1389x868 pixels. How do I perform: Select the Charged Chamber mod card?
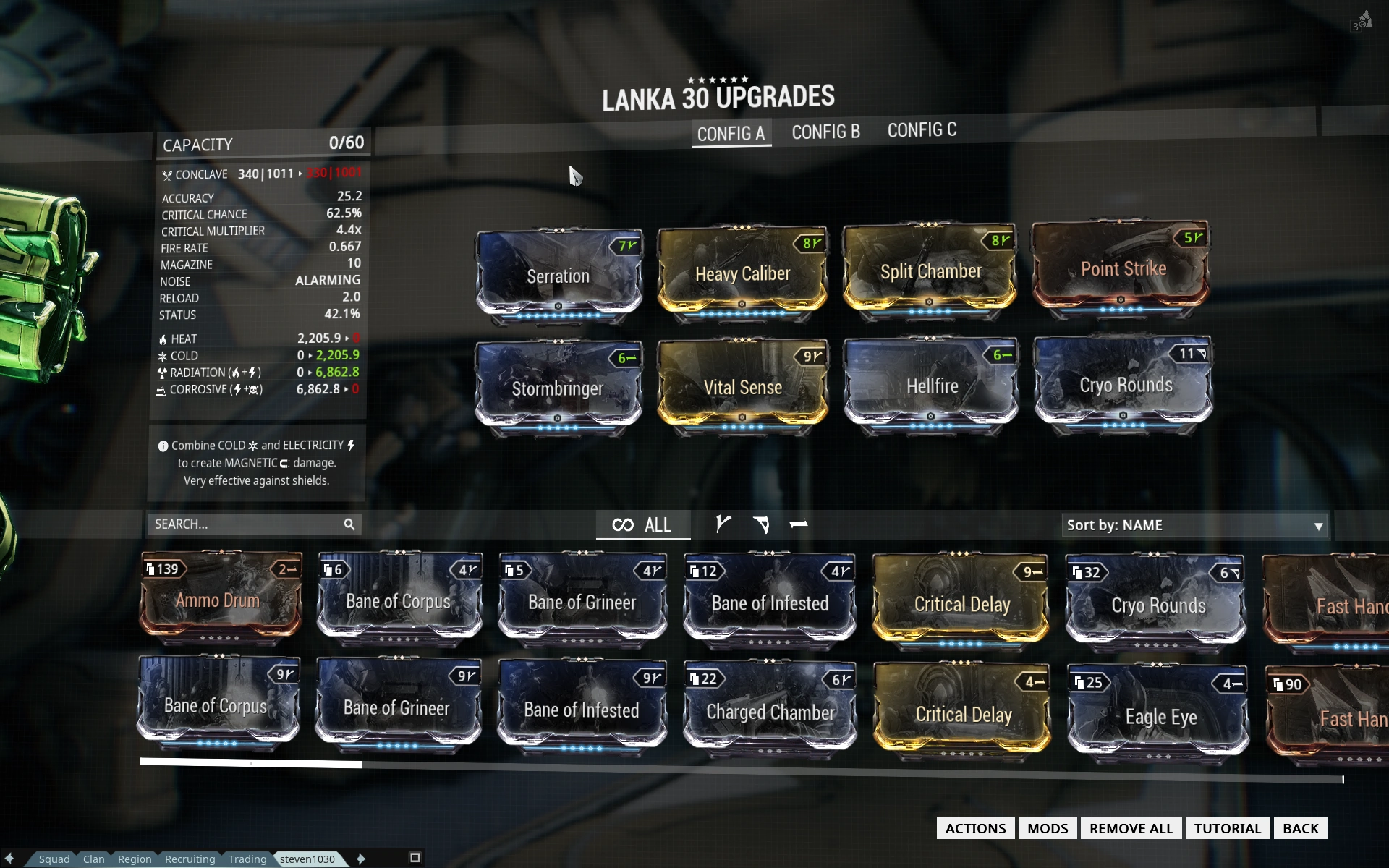[x=770, y=711]
